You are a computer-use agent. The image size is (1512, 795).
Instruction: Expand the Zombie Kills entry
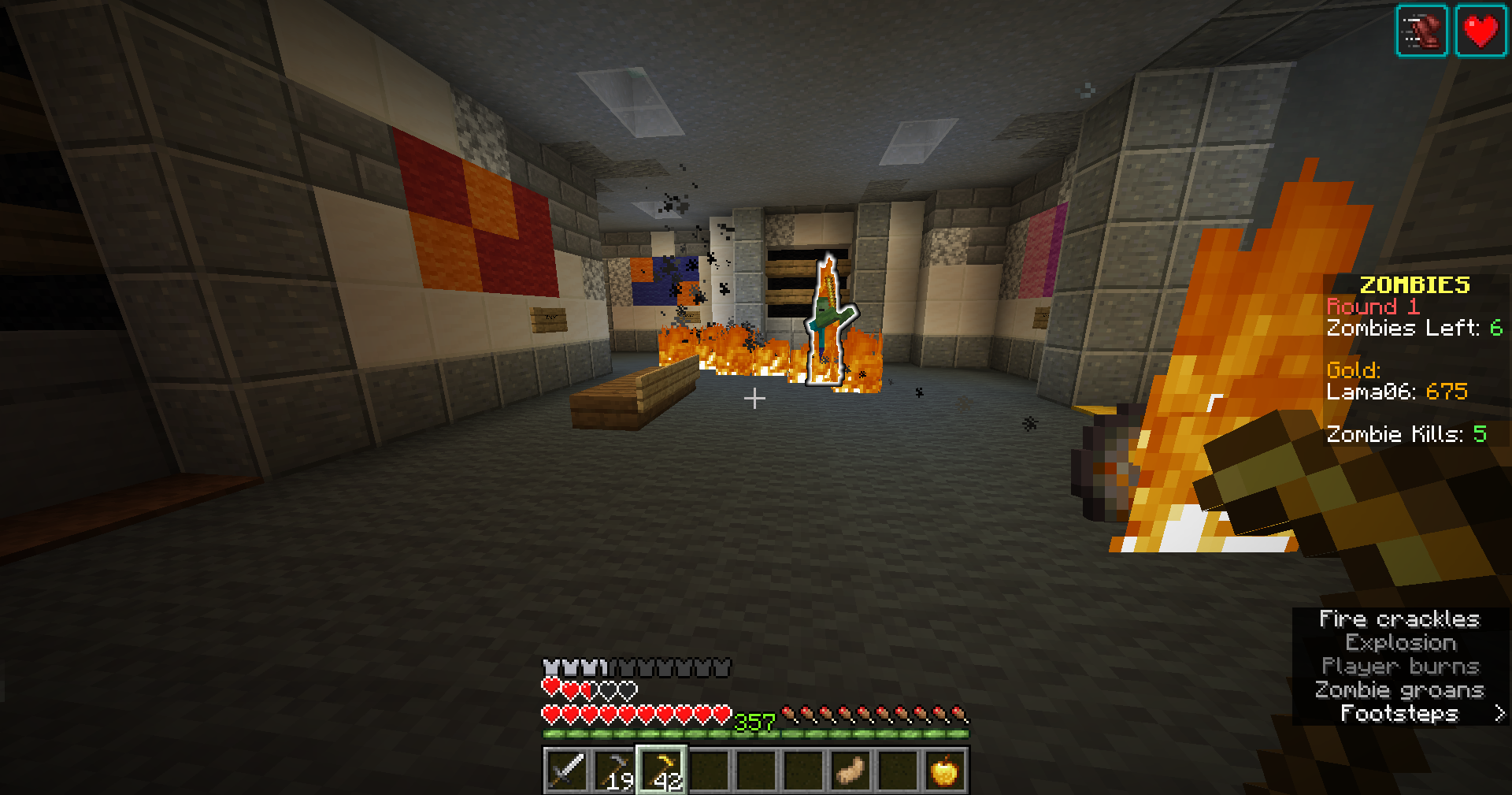pos(1406,433)
